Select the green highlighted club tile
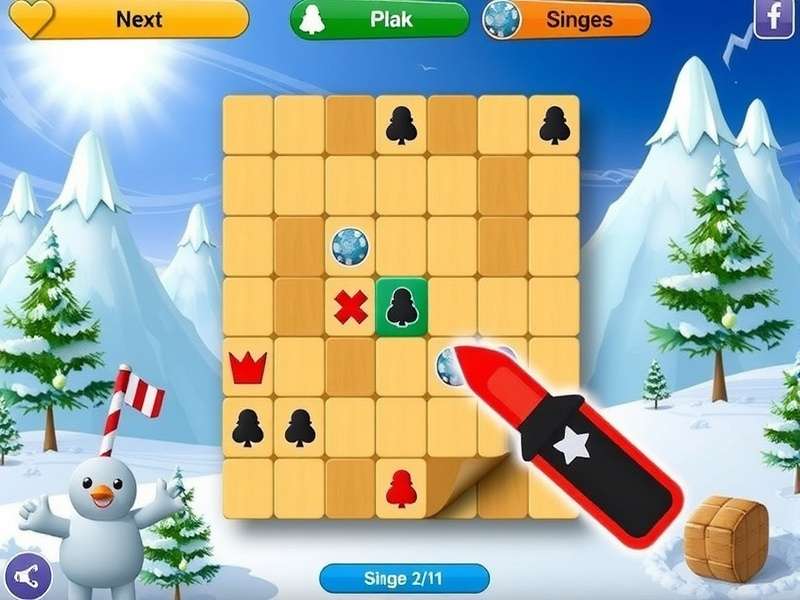Image resolution: width=800 pixels, height=600 pixels. [401, 305]
